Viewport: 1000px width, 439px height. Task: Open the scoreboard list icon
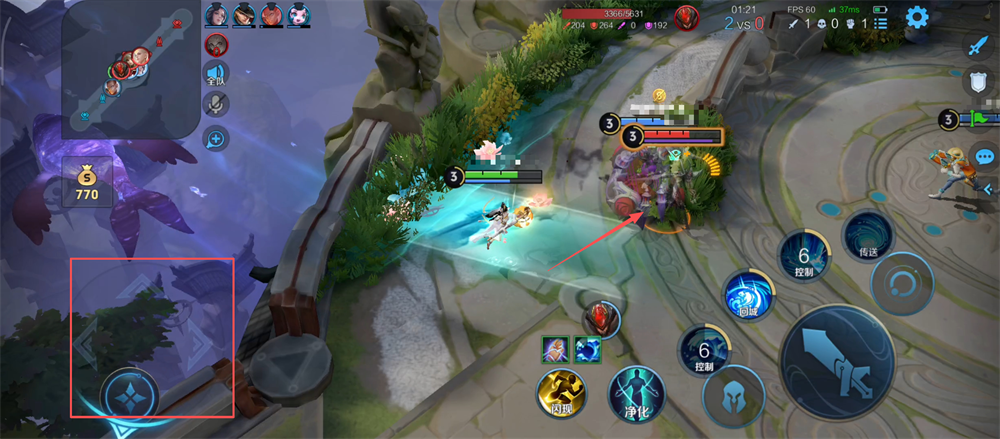pyautogui.click(x=880, y=22)
